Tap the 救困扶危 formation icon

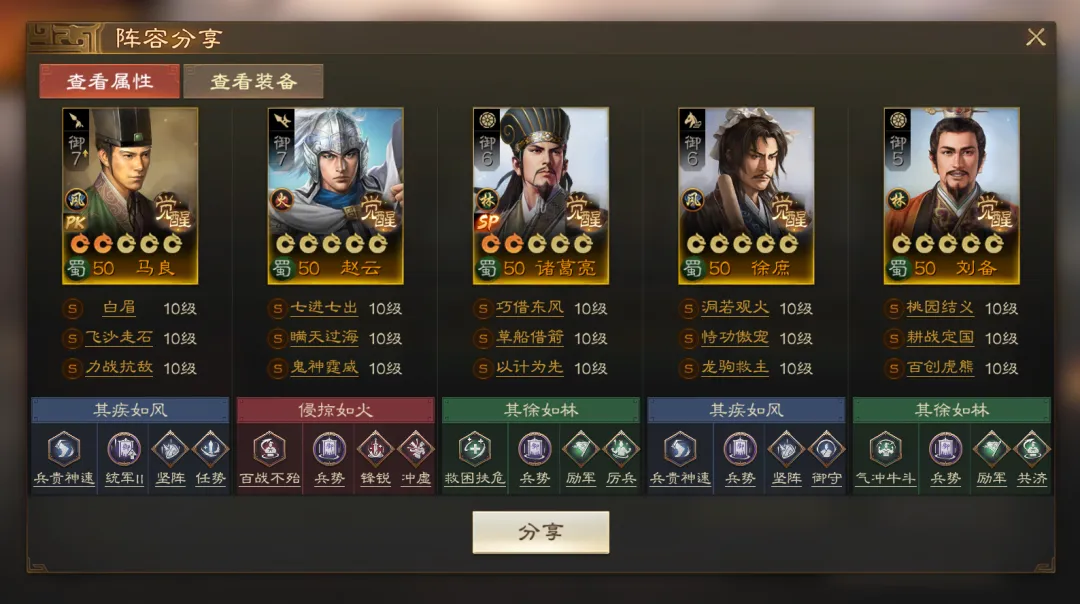[474, 450]
